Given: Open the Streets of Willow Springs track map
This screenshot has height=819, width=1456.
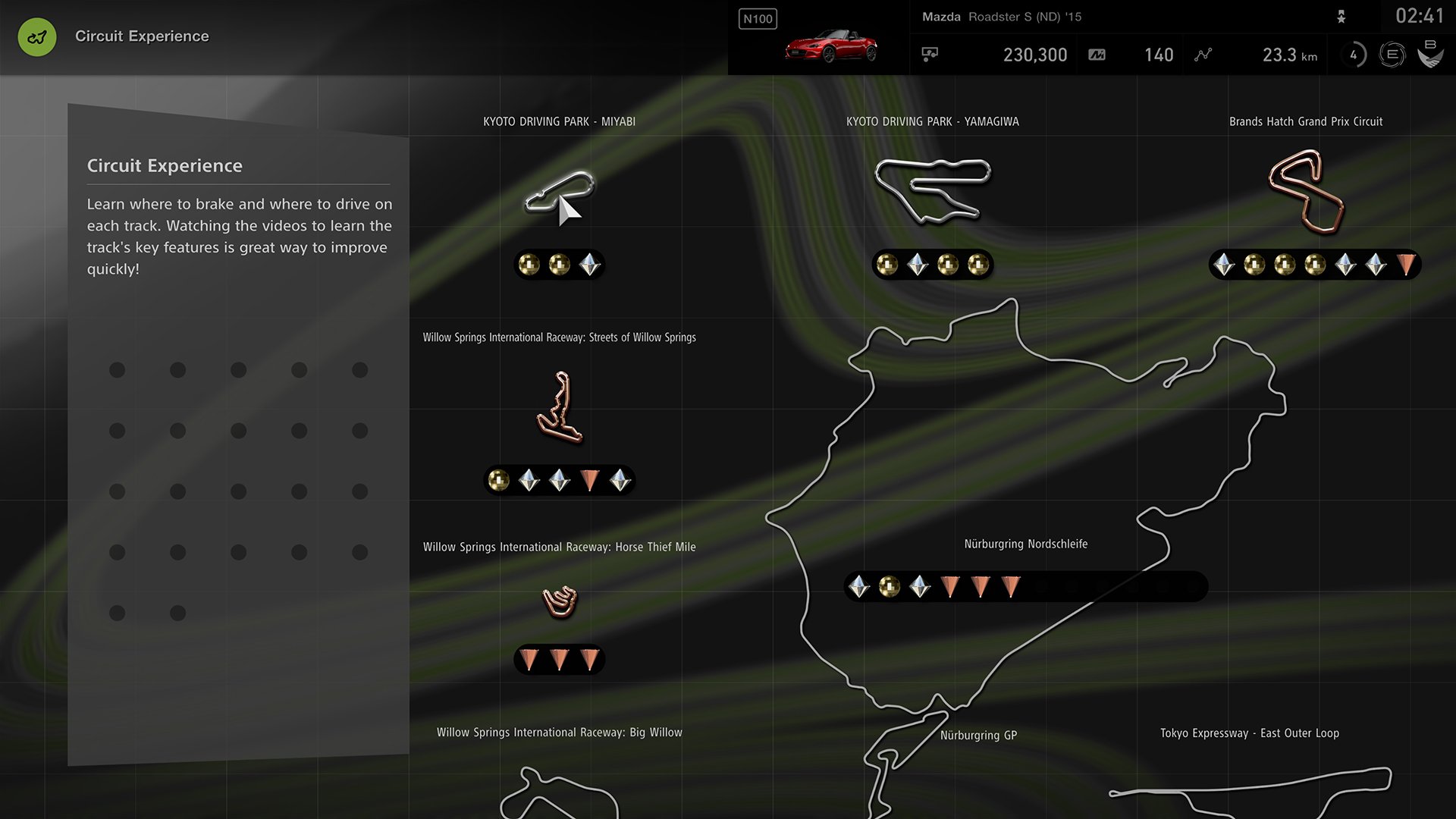Looking at the screenshot, I should (x=560, y=407).
